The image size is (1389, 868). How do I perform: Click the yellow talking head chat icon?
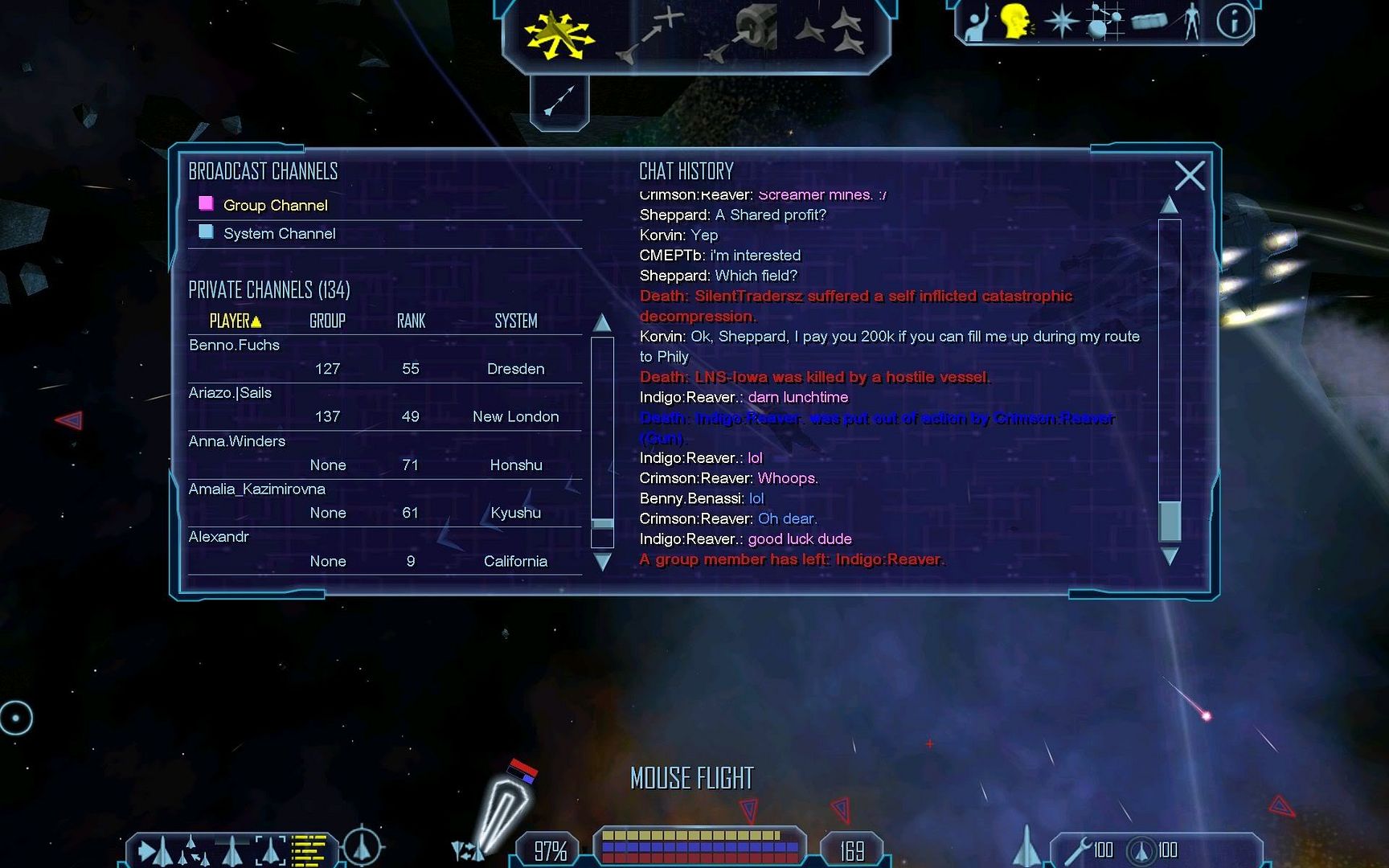pos(1016,22)
